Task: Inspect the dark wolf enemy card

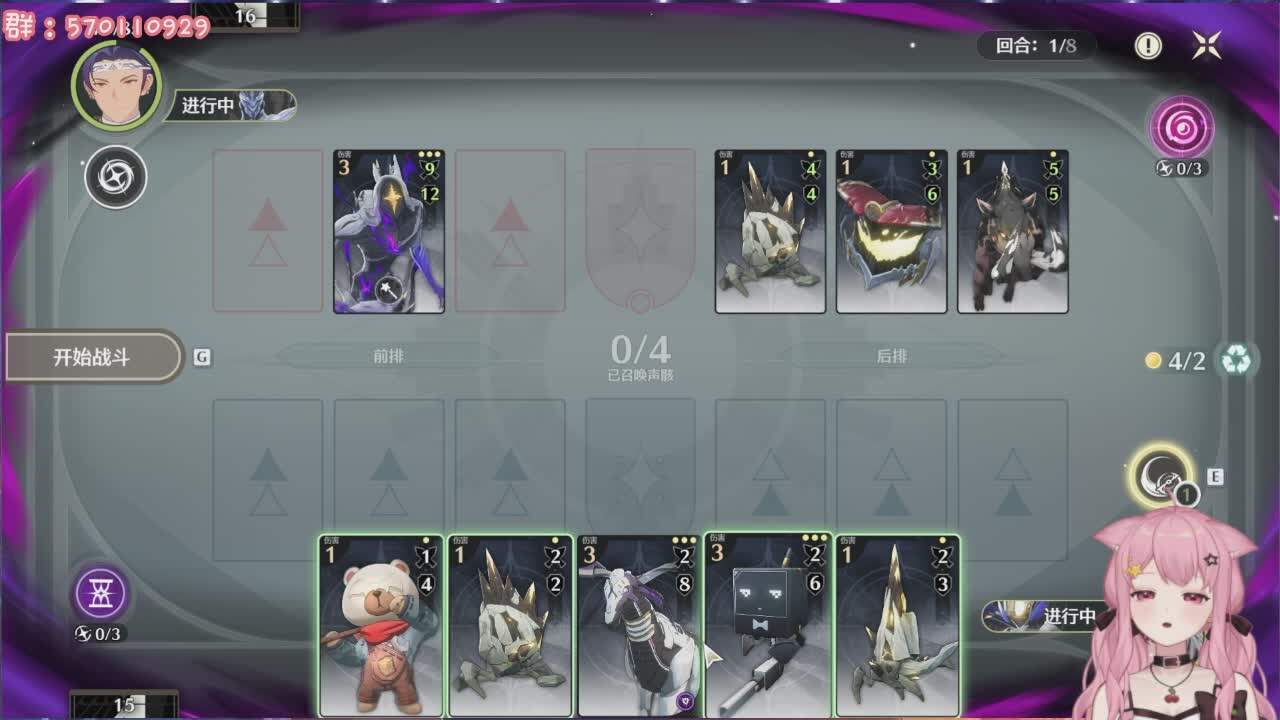Action: (x=1012, y=232)
